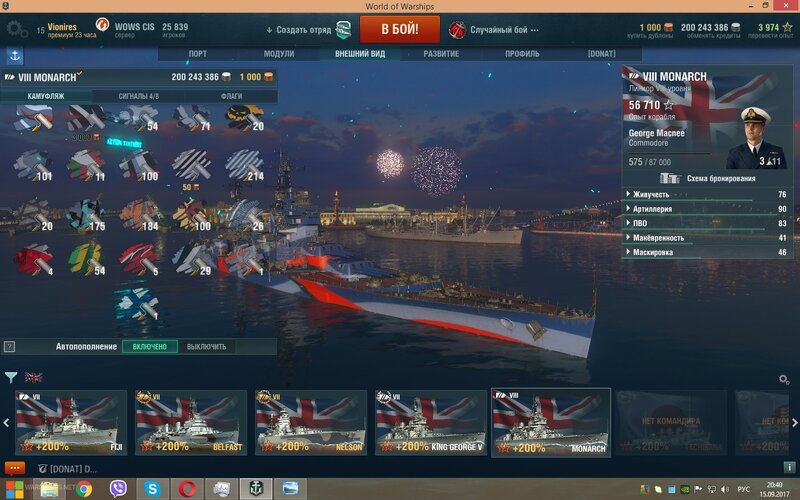The width and height of the screenshot is (800, 500).
Task: Open the РАЗВИТИЕ tab
Action: point(441,53)
